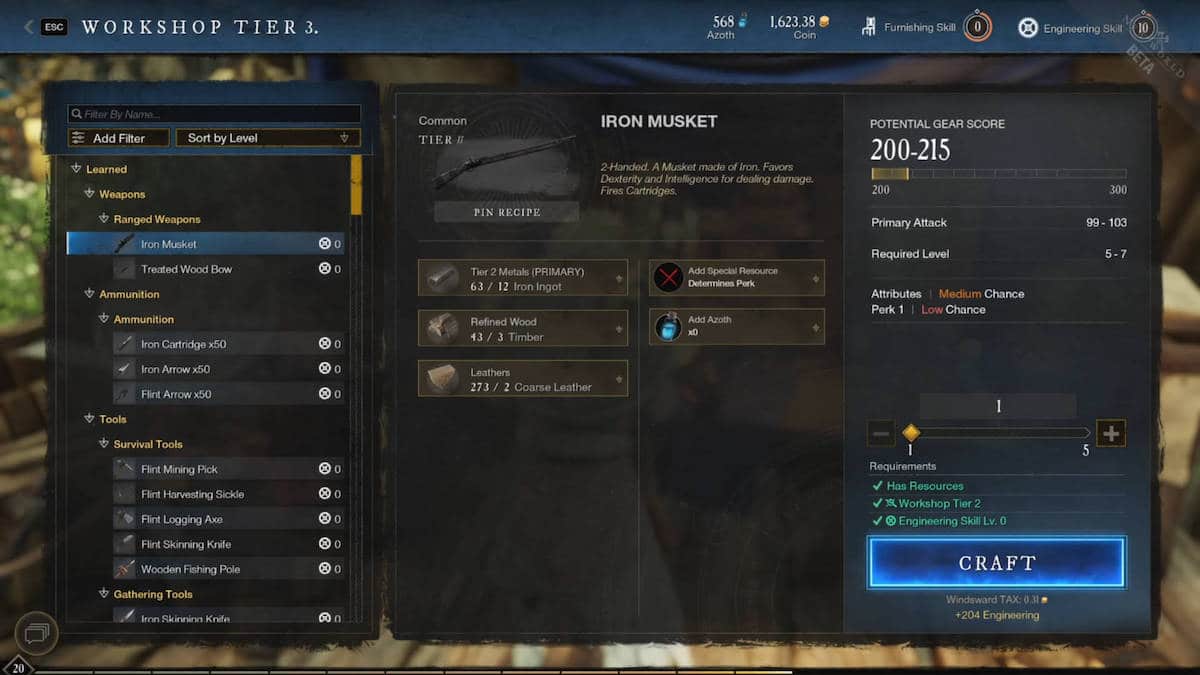1200x675 pixels.
Task: Craft the Iron Musket
Action: (x=997, y=562)
